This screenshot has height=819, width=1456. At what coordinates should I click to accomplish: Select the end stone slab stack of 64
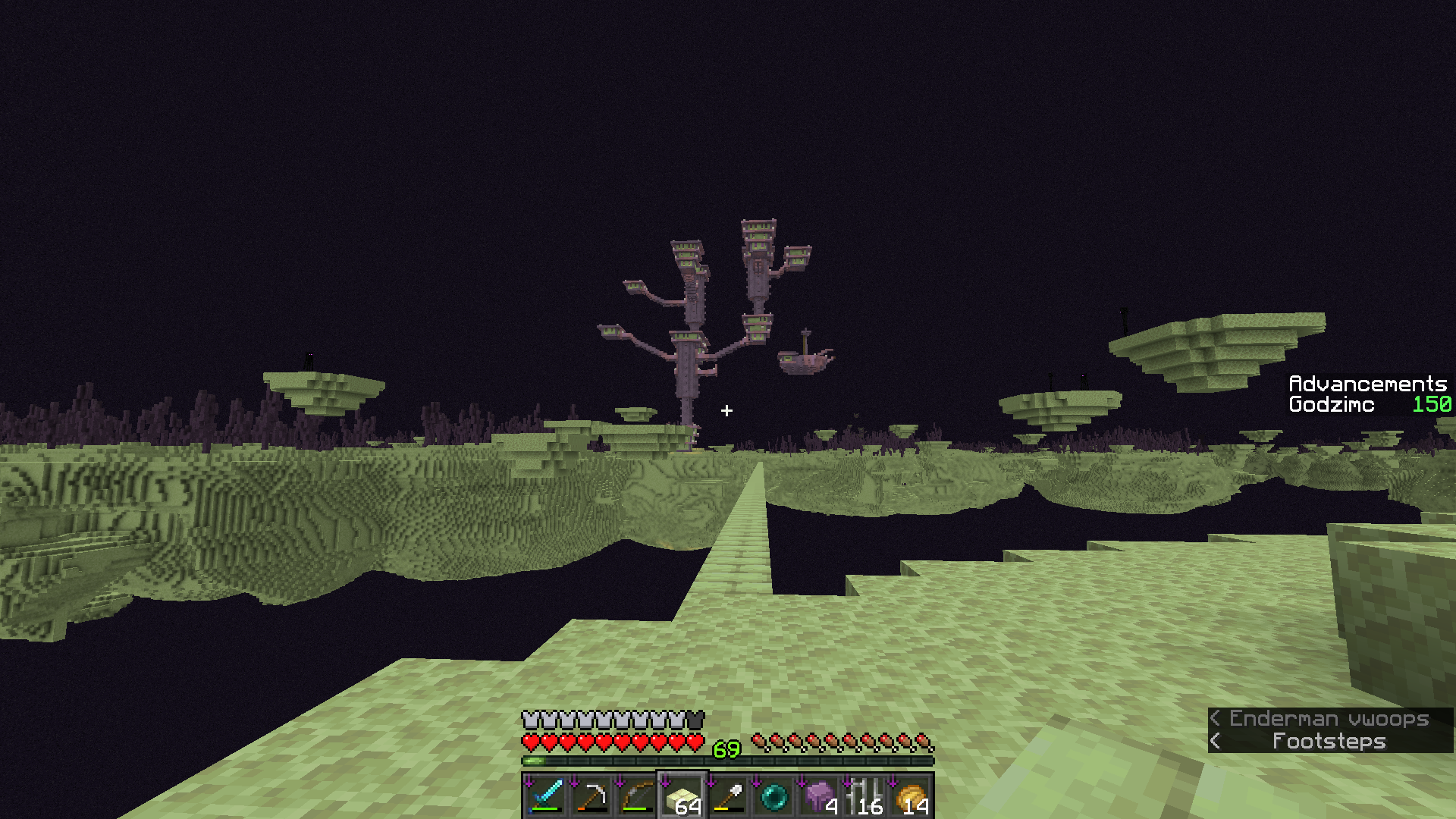(x=682, y=796)
